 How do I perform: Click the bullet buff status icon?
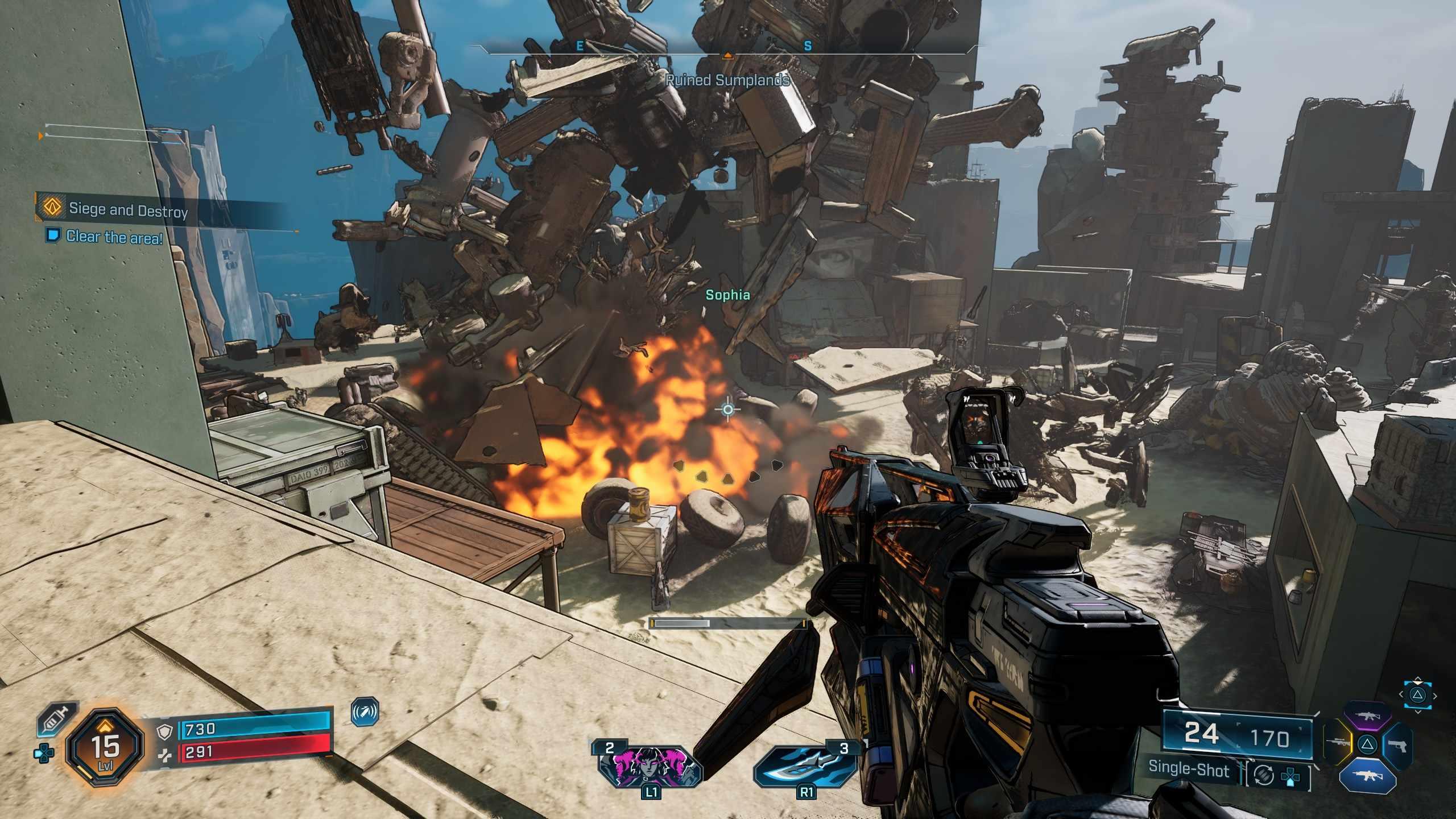[x=365, y=712]
